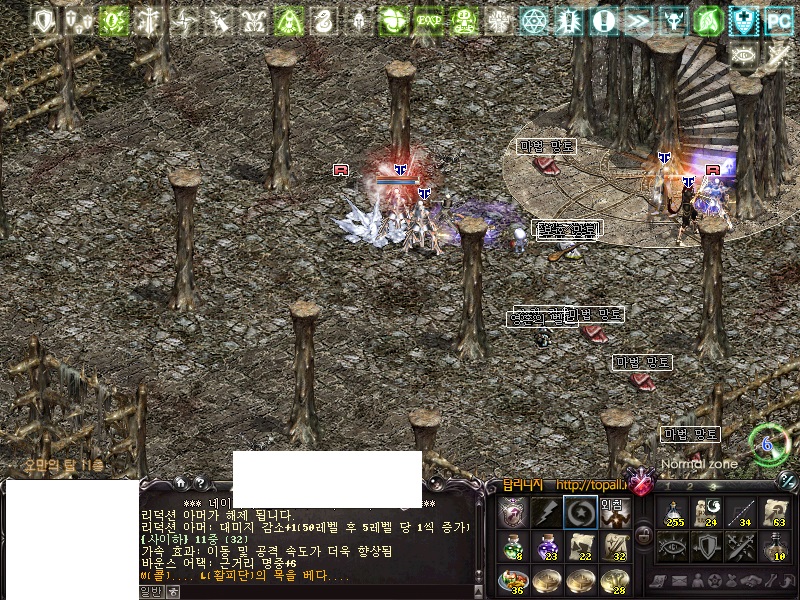Screen dimensions: 800x600
Task: Select the highlighted star swirl skill slot
Action: (x=580, y=512)
